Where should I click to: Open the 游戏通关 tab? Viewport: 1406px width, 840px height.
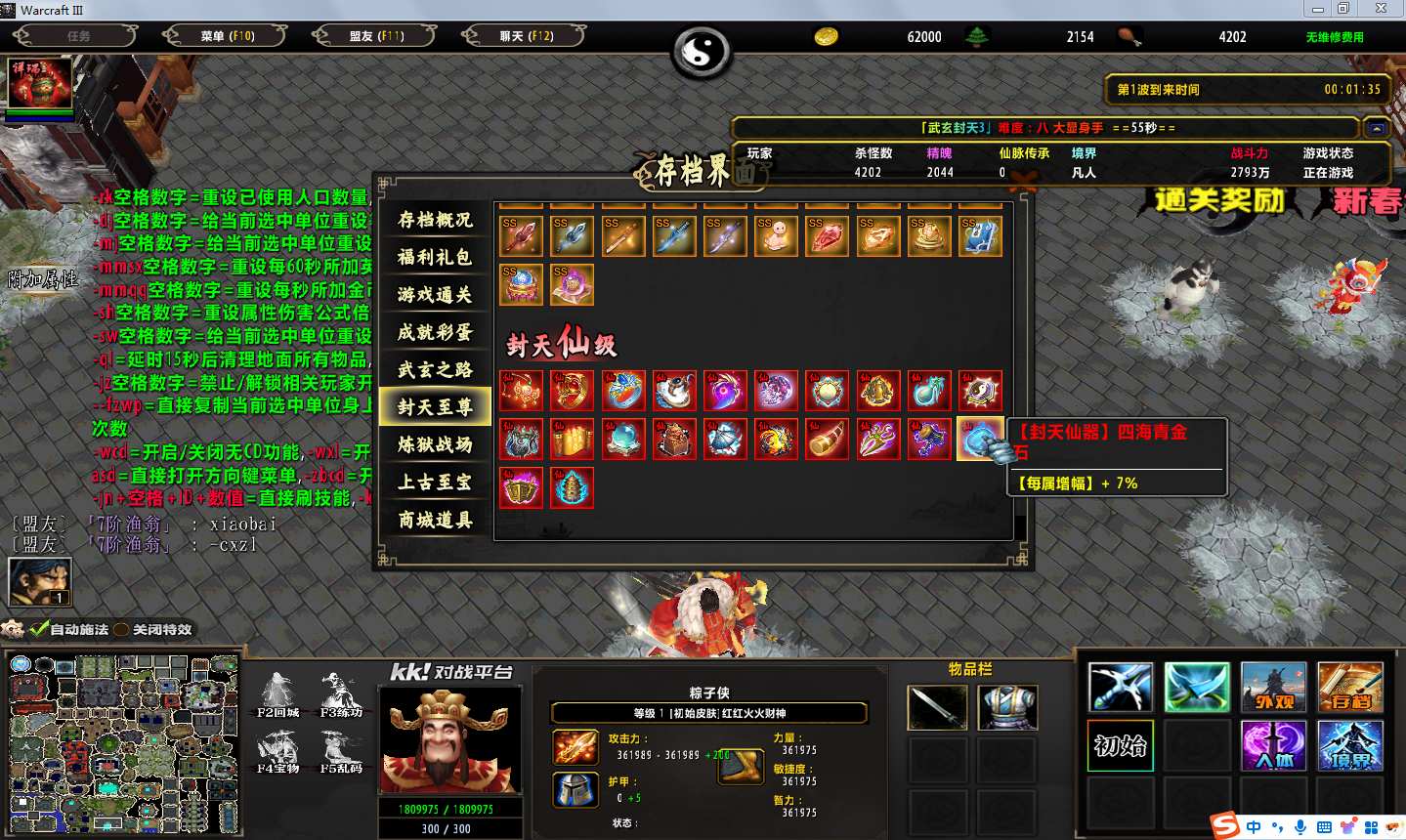435,295
